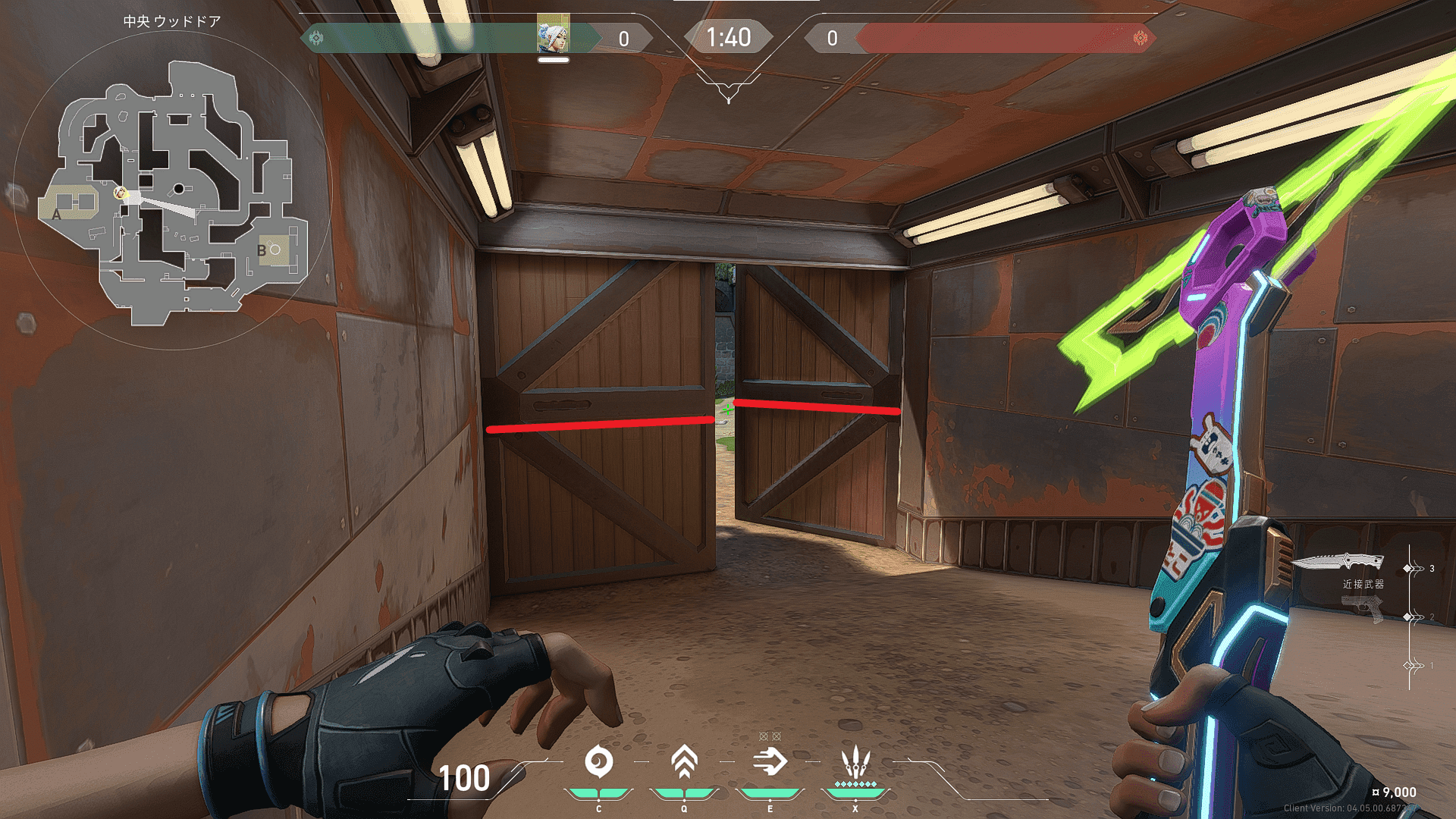Select the Updraft upward-chevrons ability icon
Screen dimensions: 1456x819
point(684,762)
